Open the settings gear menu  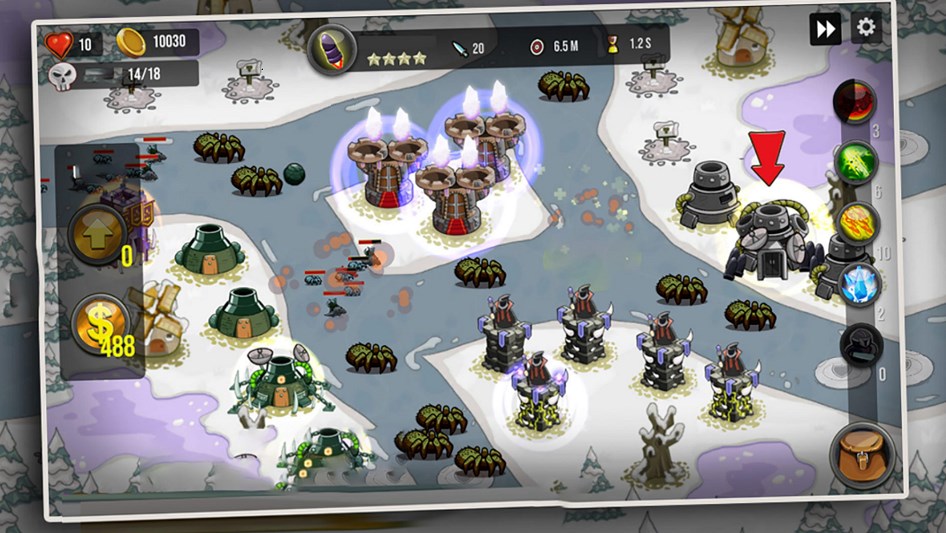coord(866,28)
